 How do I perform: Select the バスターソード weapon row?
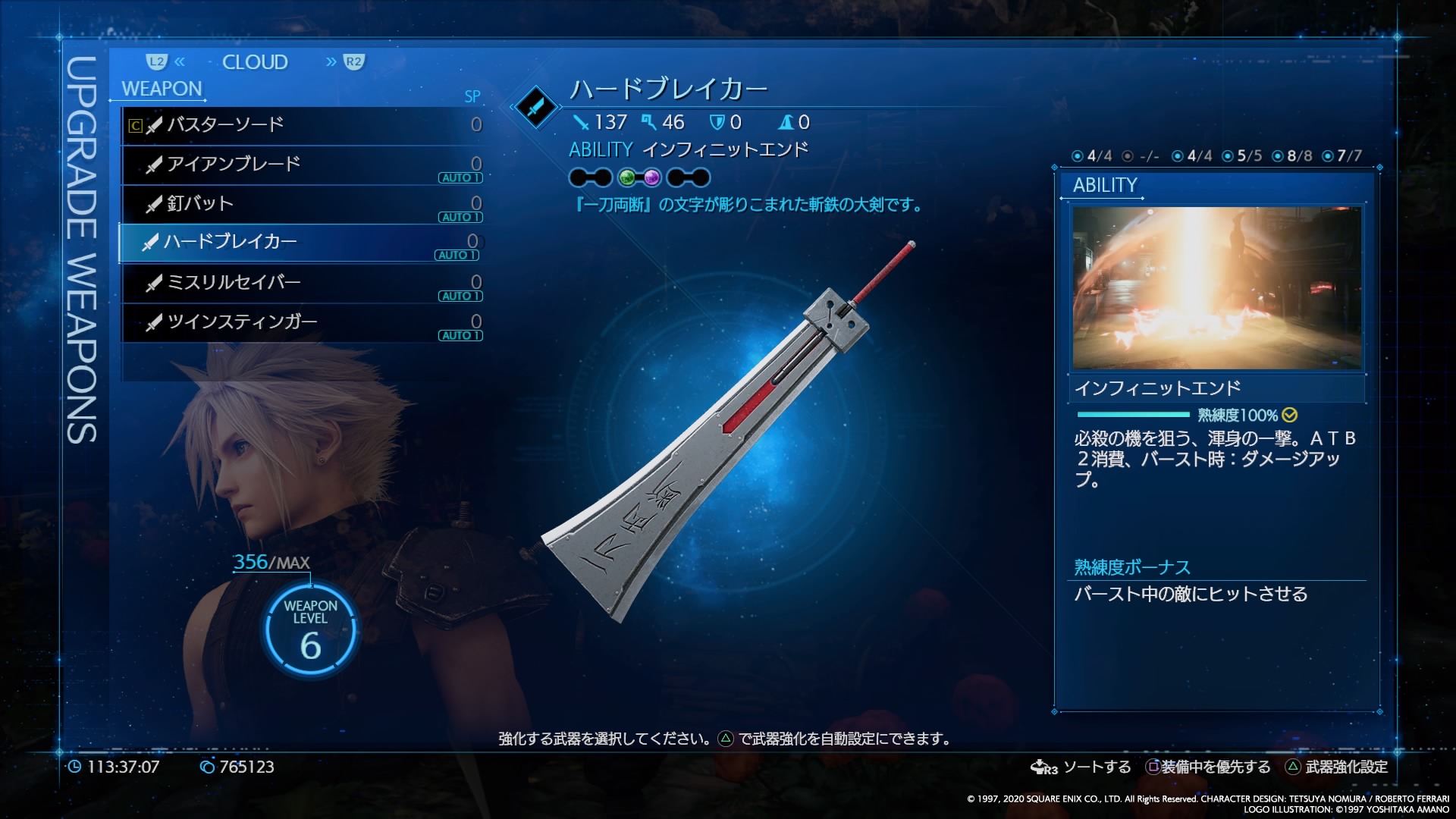point(302,125)
